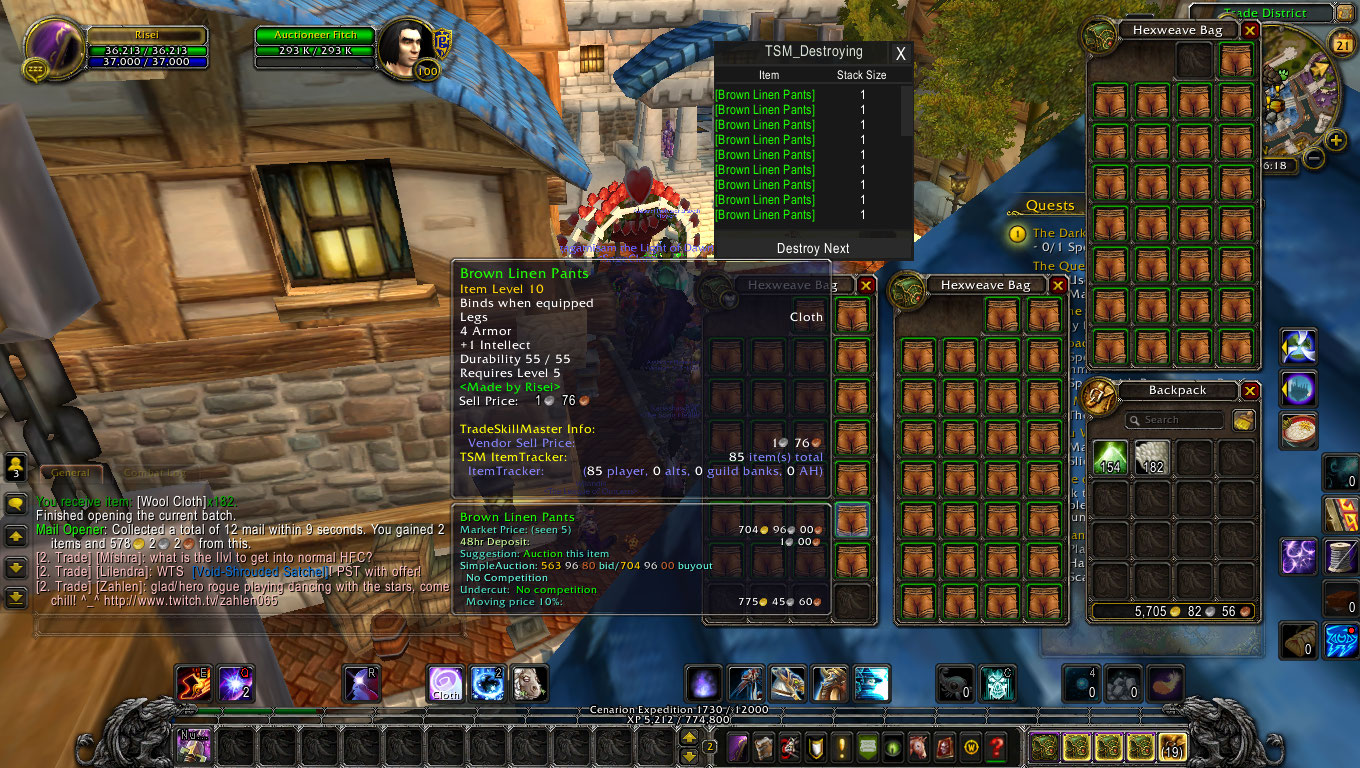The width and height of the screenshot is (1360, 768).
Task: Jump chat to bottom with the arrow button
Action: pyautogui.click(x=15, y=598)
